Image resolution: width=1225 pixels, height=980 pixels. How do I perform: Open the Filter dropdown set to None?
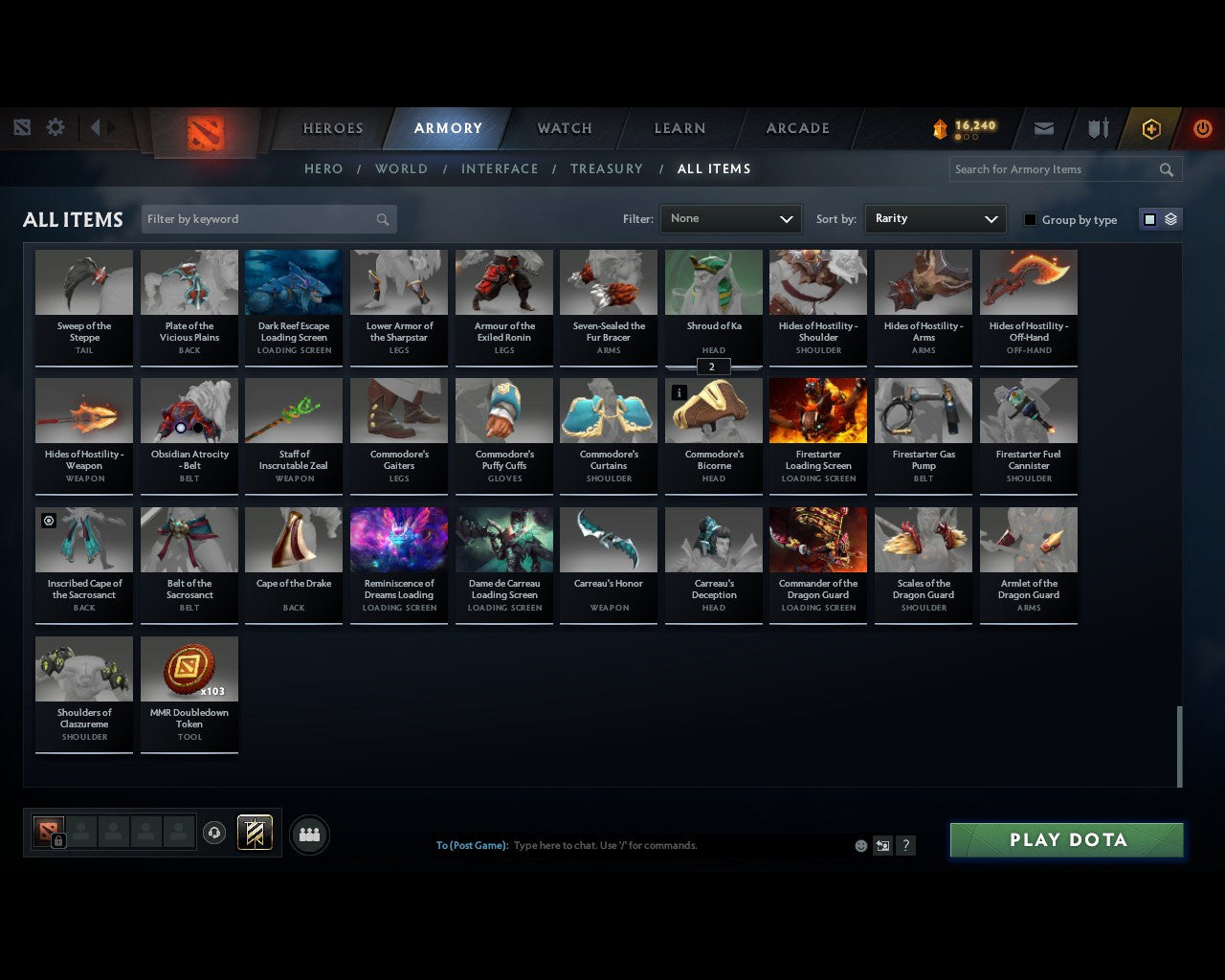[730, 218]
